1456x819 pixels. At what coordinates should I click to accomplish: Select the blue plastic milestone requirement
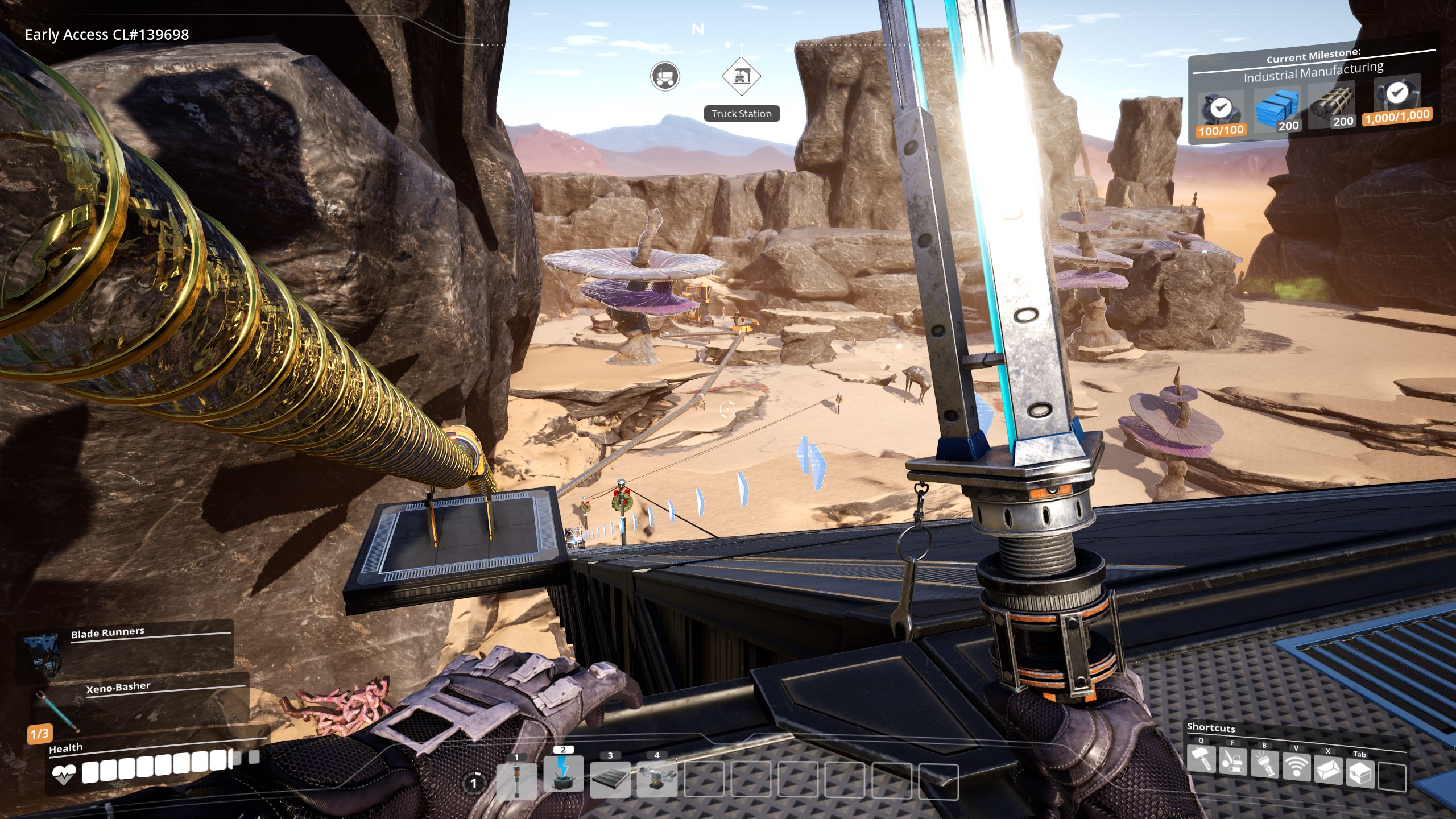1277,108
